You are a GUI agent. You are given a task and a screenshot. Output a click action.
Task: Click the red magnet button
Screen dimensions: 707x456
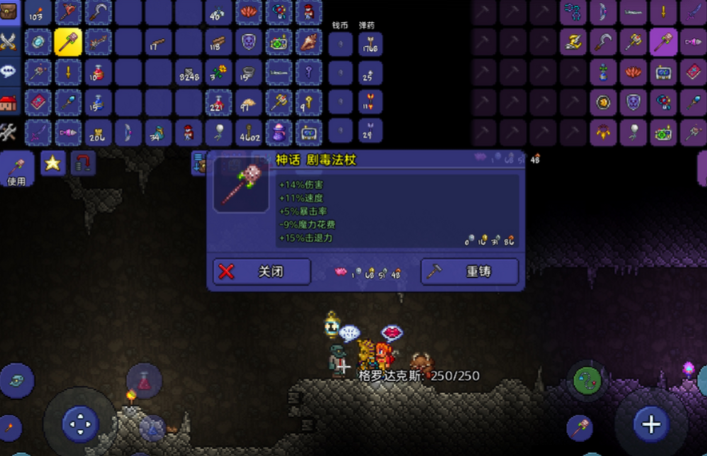(82, 163)
